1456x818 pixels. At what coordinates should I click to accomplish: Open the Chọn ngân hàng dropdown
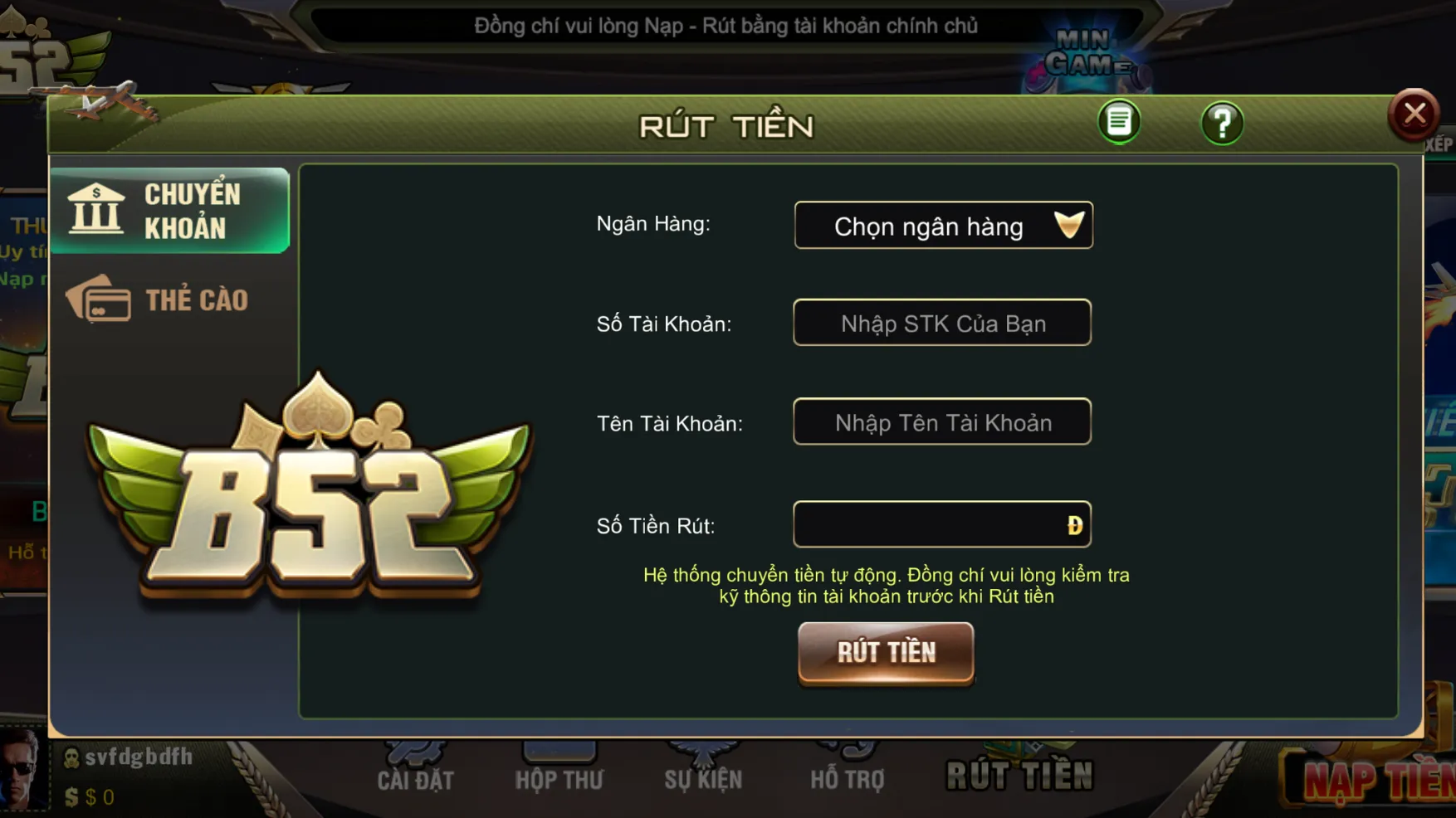click(943, 226)
